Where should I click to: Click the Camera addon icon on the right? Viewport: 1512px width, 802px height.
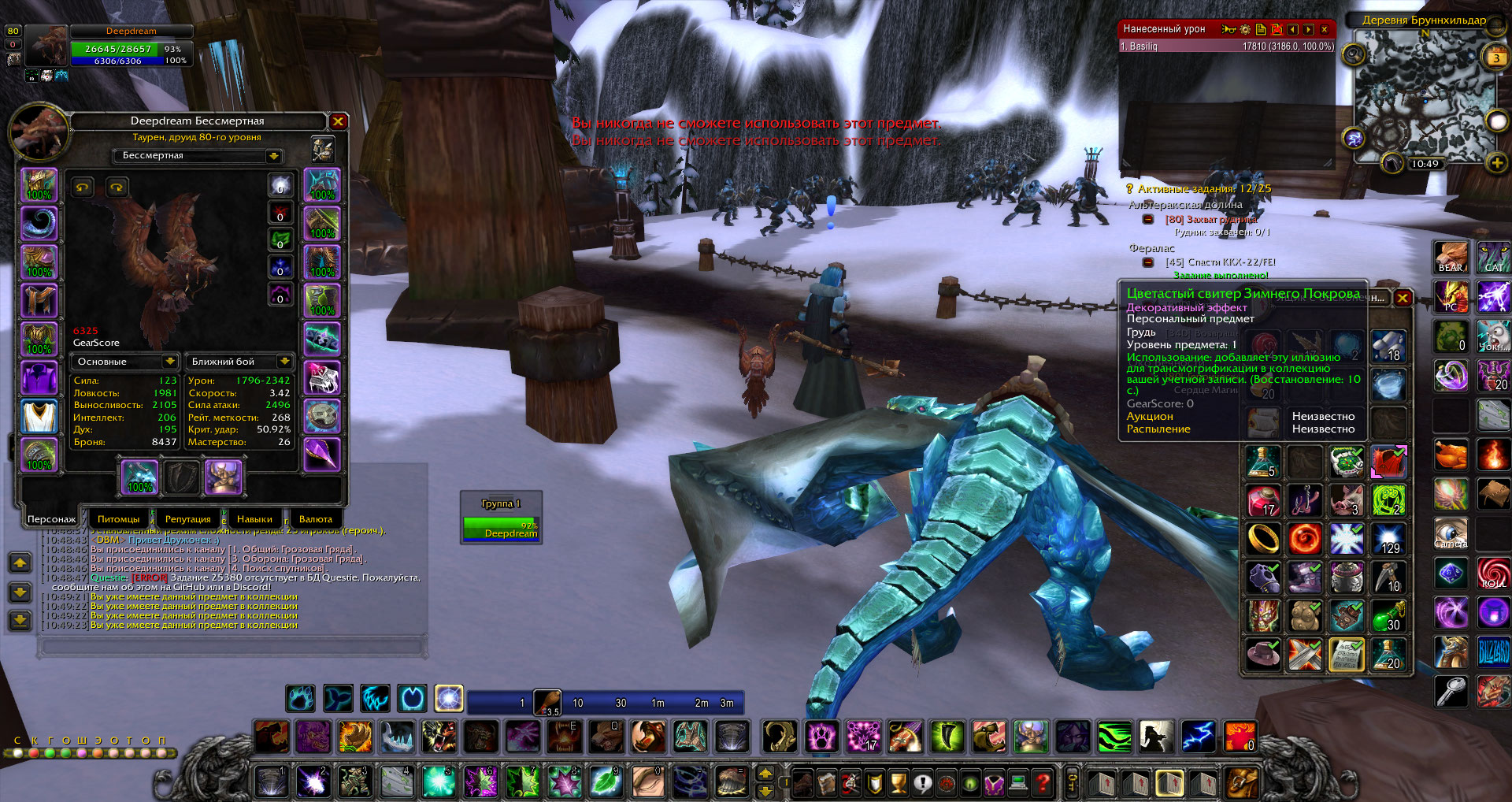pyautogui.click(x=1451, y=533)
